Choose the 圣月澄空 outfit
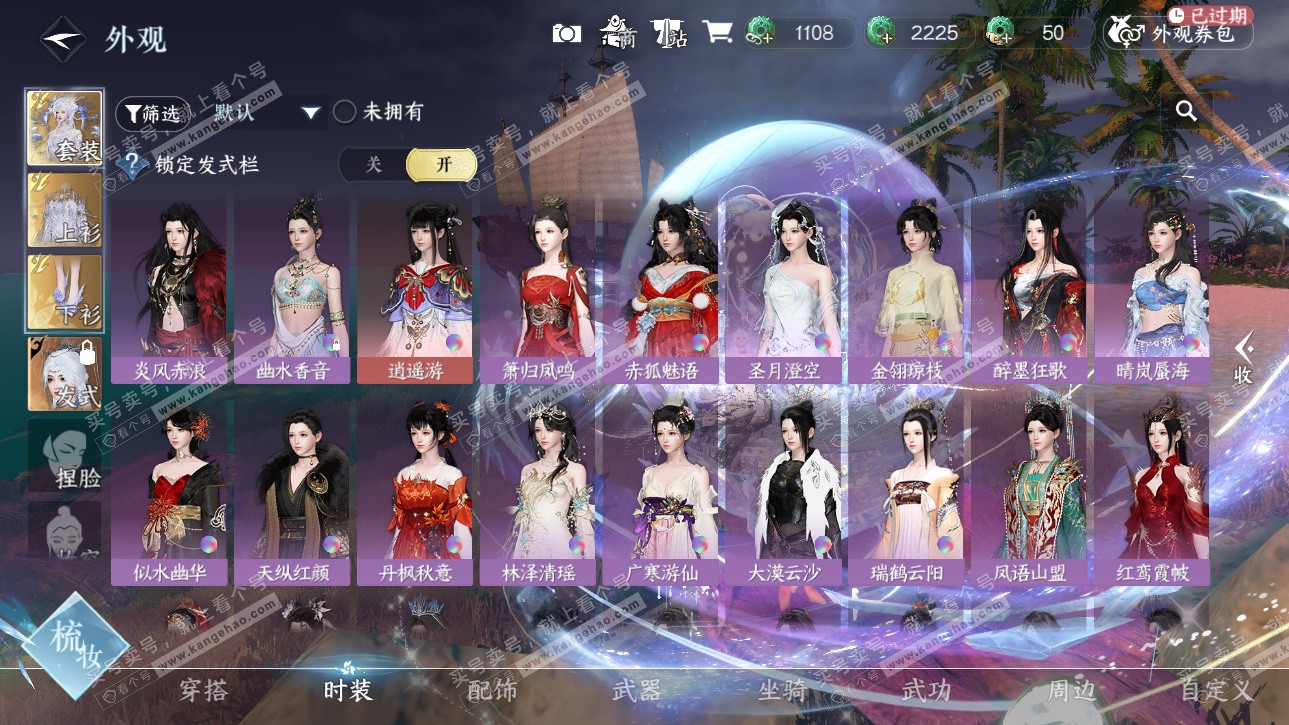This screenshot has width=1289, height=725. click(783, 290)
